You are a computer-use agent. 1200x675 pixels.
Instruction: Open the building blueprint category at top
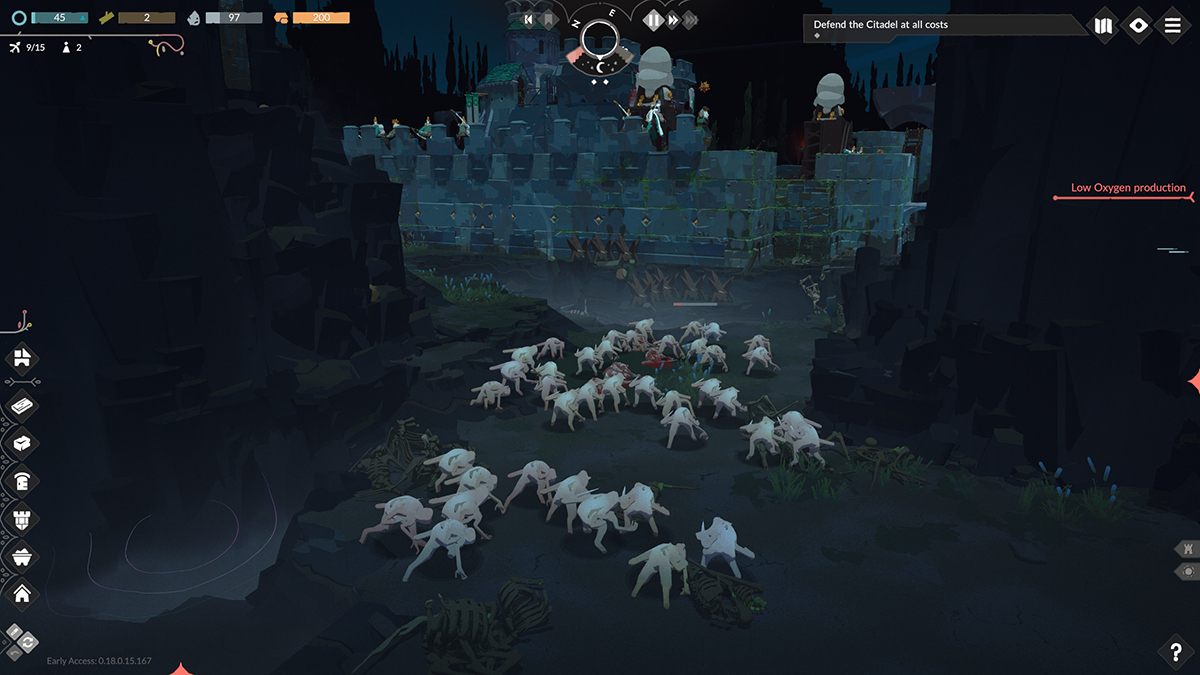tap(22, 357)
